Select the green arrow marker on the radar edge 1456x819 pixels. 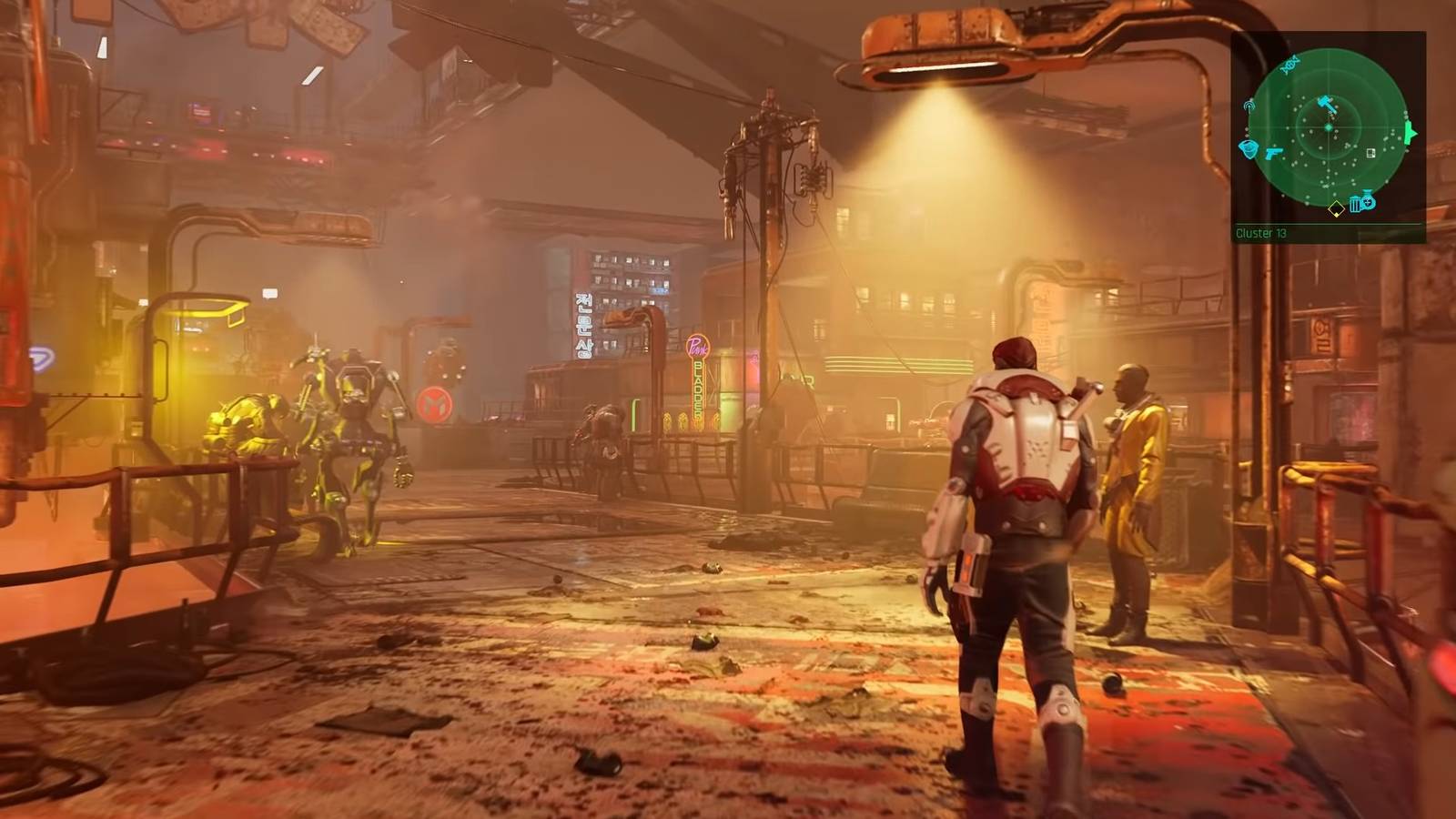point(1410,134)
